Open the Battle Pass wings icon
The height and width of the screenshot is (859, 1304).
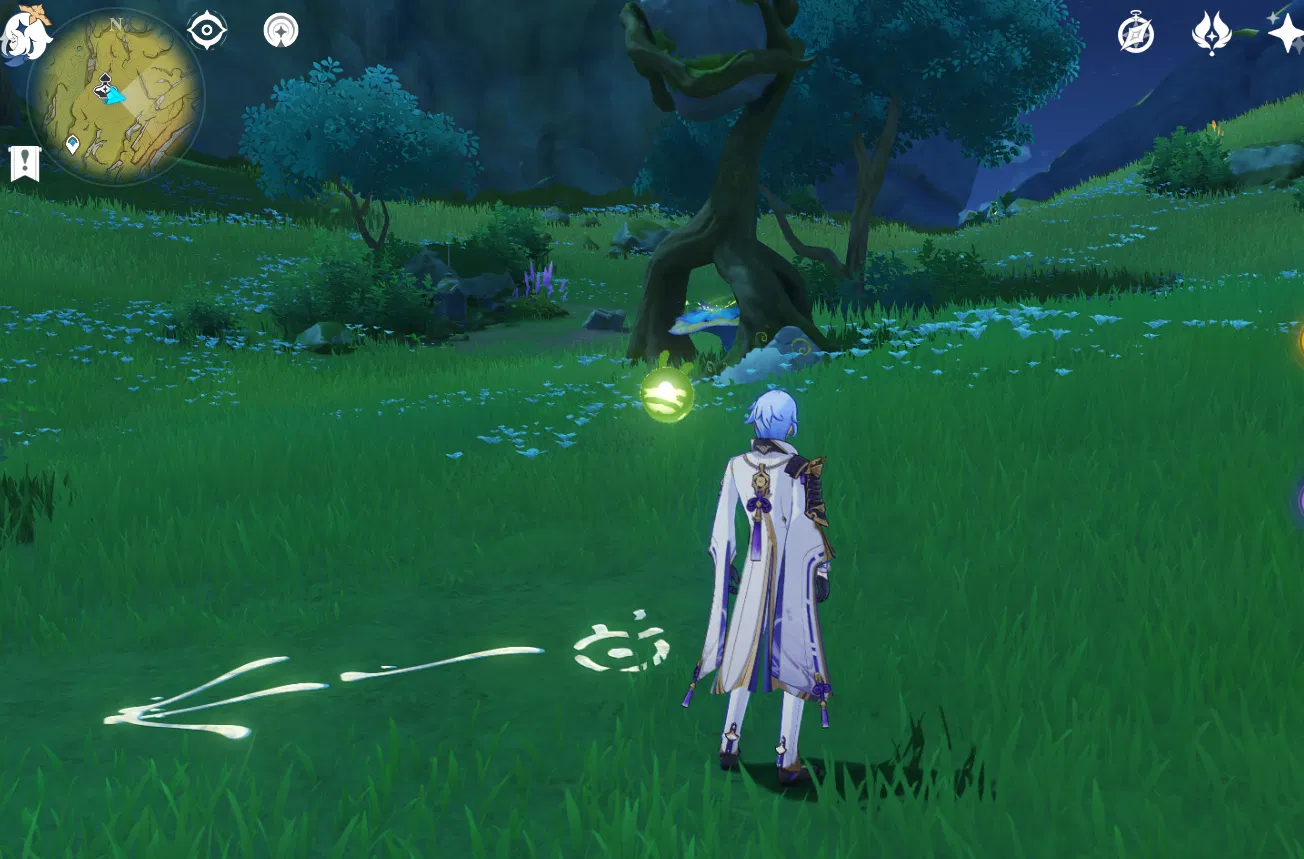click(1212, 30)
